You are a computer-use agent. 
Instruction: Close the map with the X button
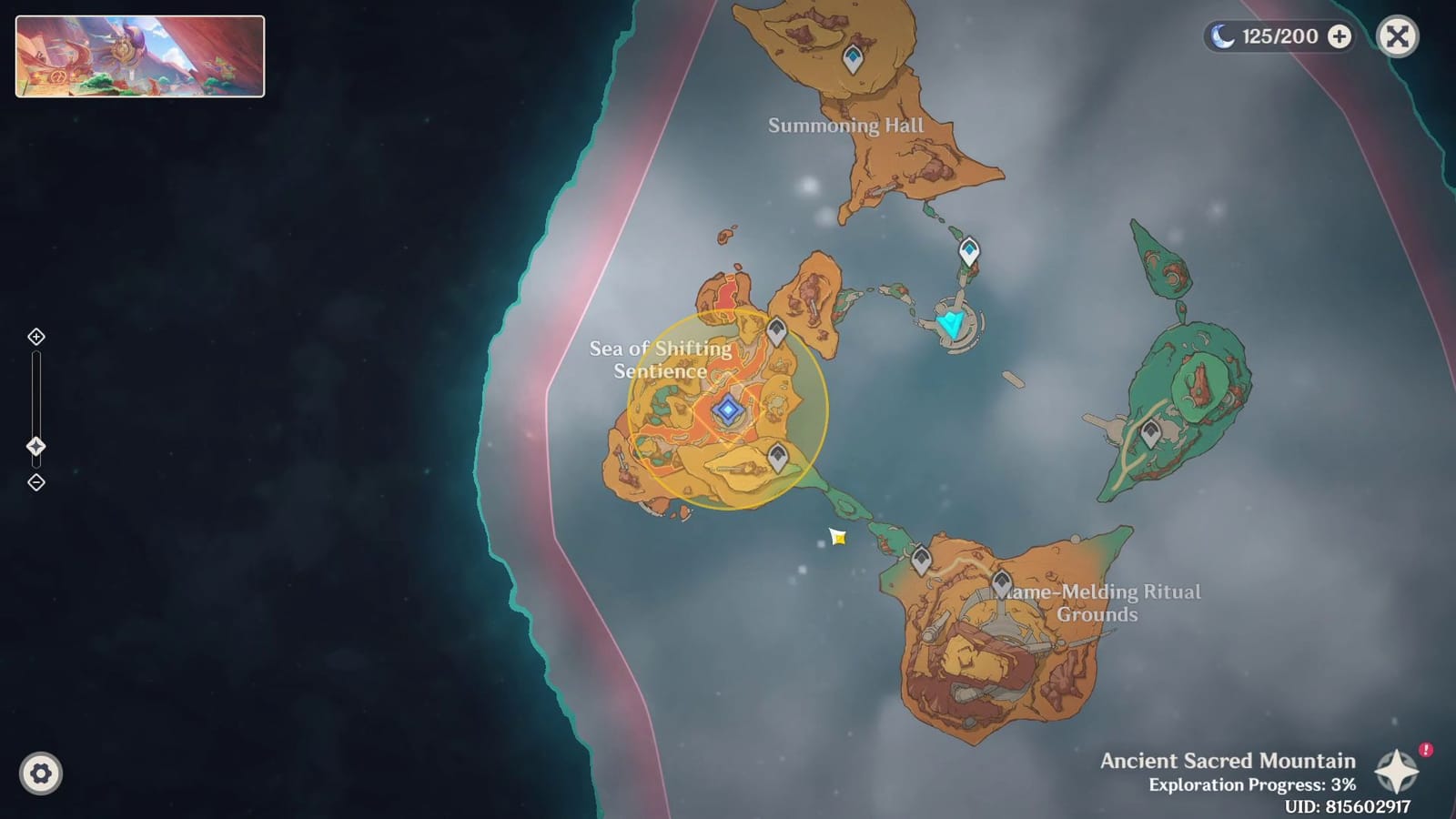pyautogui.click(x=1397, y=35)
